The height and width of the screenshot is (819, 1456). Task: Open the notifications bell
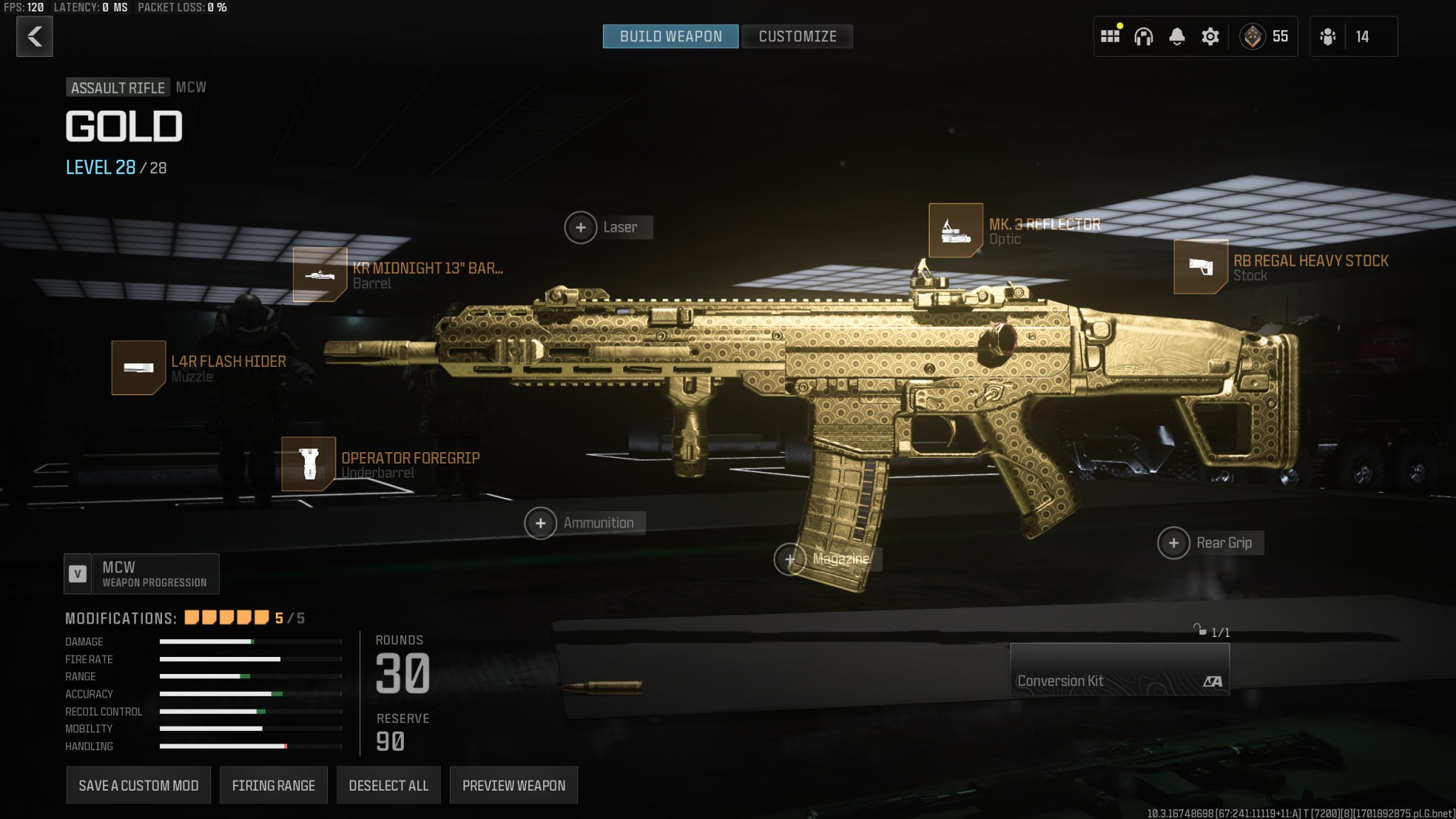coord(1176,36)
